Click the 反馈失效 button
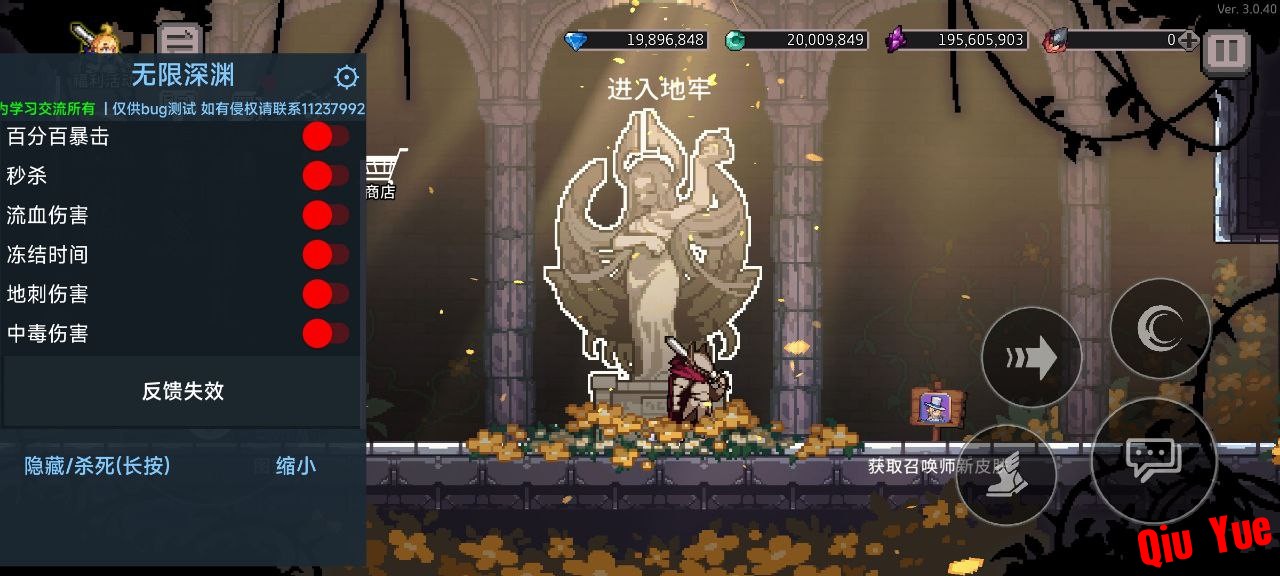Viewport: 1280px width, 576px height. [182, 391]
